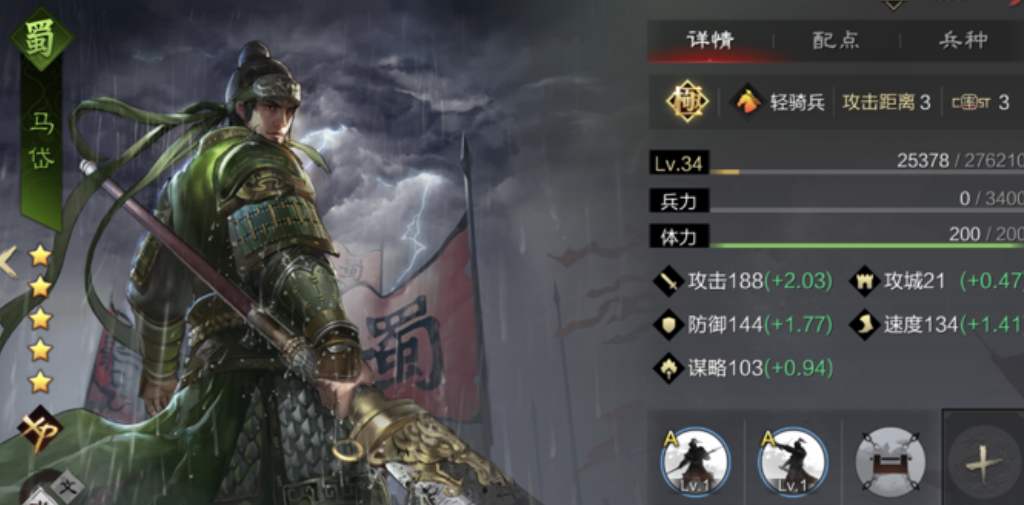Tap the 轻骑兵 light cavalry icon
This screenshot has width=1024, height=505.
(749, 102)
